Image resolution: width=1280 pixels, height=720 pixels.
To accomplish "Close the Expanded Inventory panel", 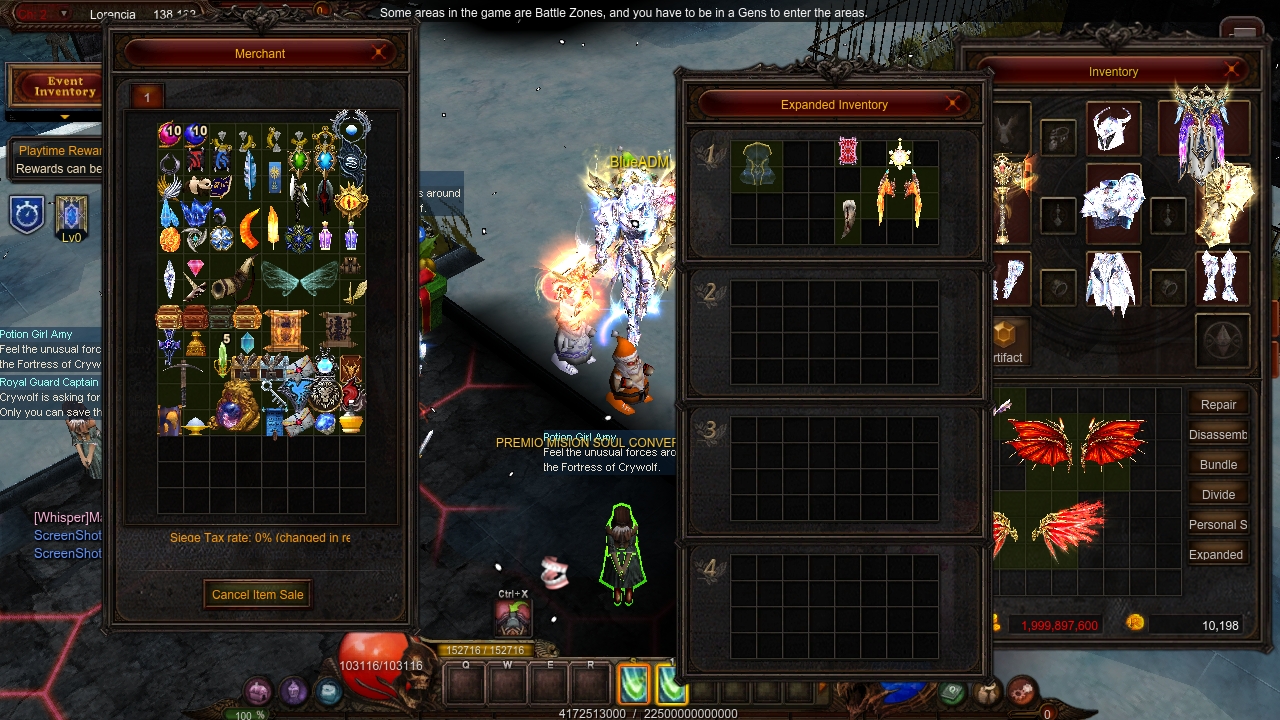I will click(953, 104).
